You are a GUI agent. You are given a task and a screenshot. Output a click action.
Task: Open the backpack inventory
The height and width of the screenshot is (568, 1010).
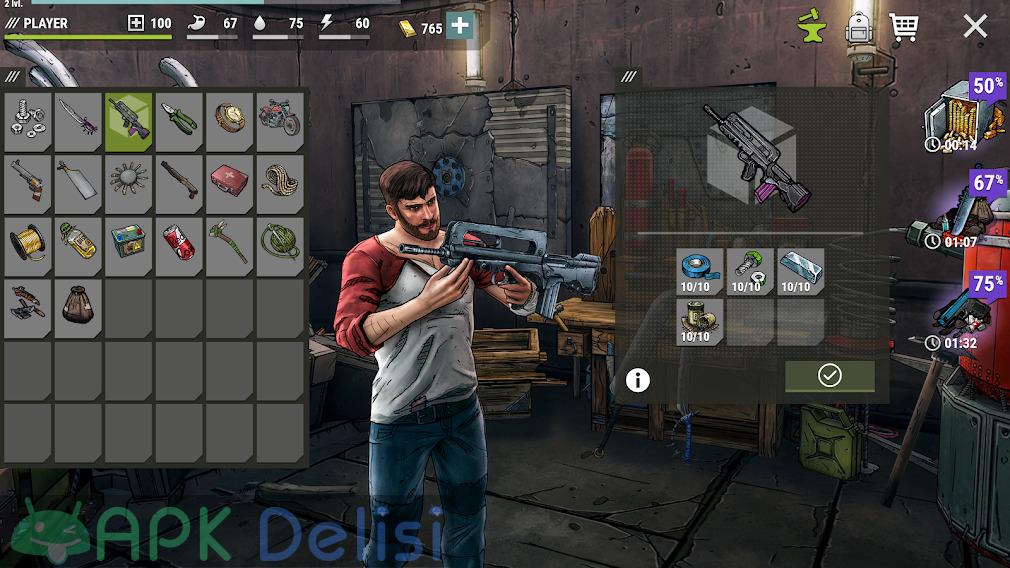click(859, 28)
